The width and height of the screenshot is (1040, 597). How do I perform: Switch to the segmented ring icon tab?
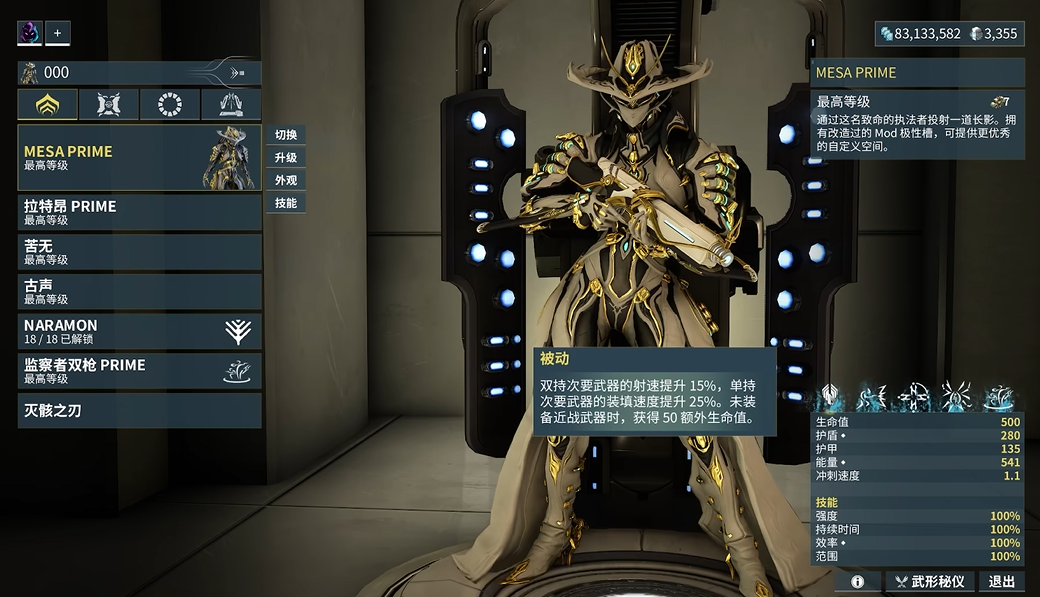170,104
